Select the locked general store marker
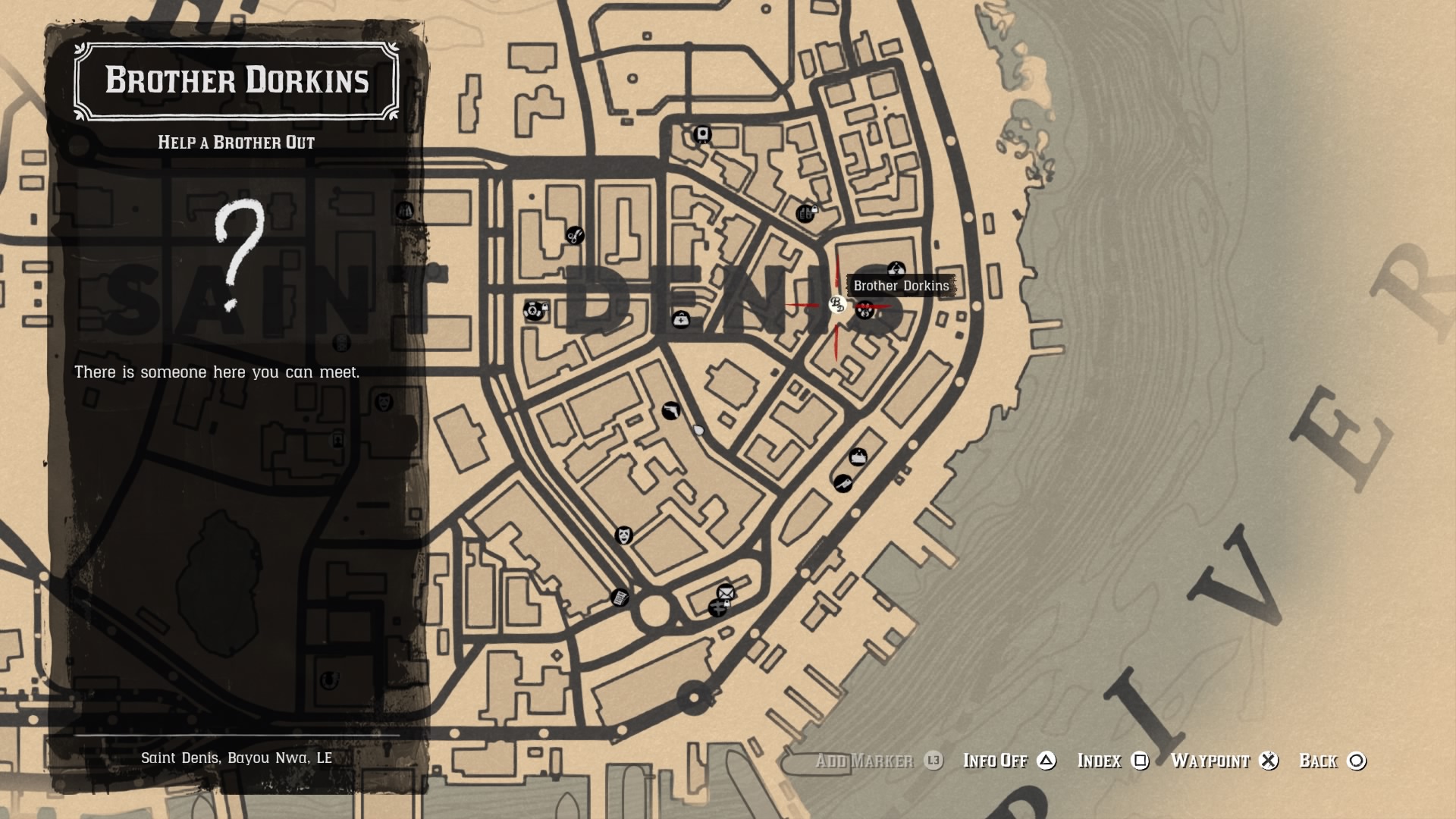The width and height of the screenshot is (1456, 819). [x=806, y=214]
